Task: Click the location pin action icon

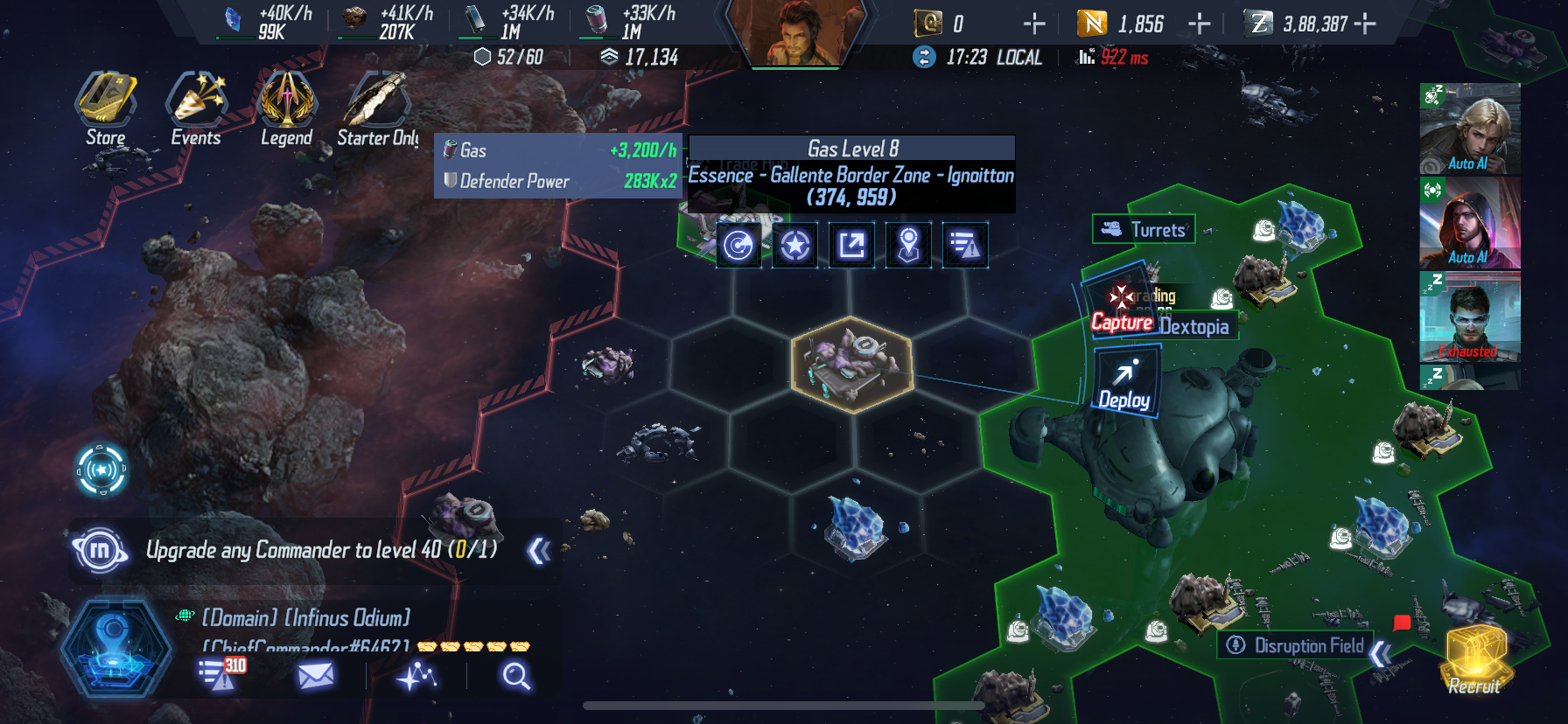Action: (x=908, y=245)
